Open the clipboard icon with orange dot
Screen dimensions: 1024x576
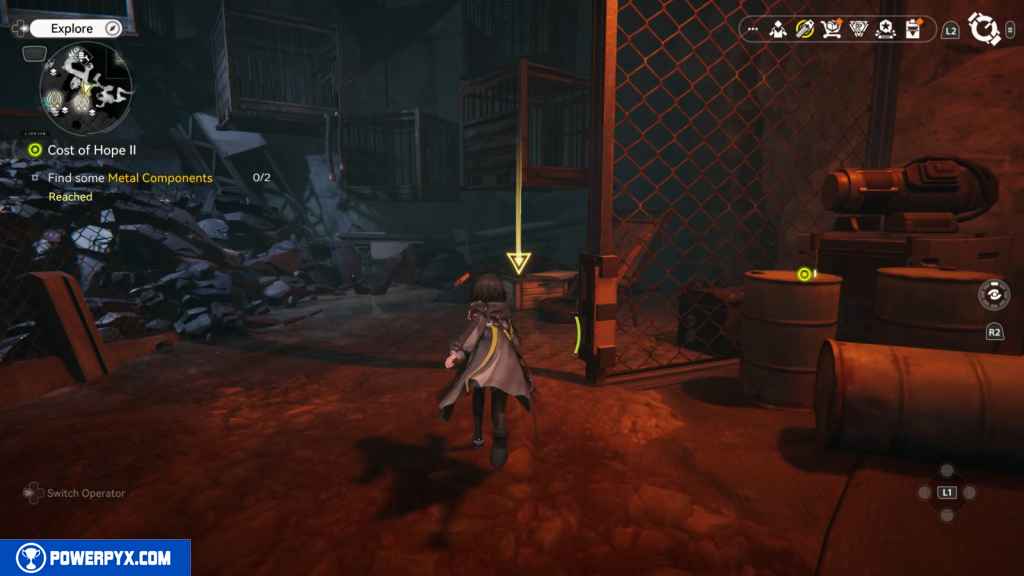912,30
